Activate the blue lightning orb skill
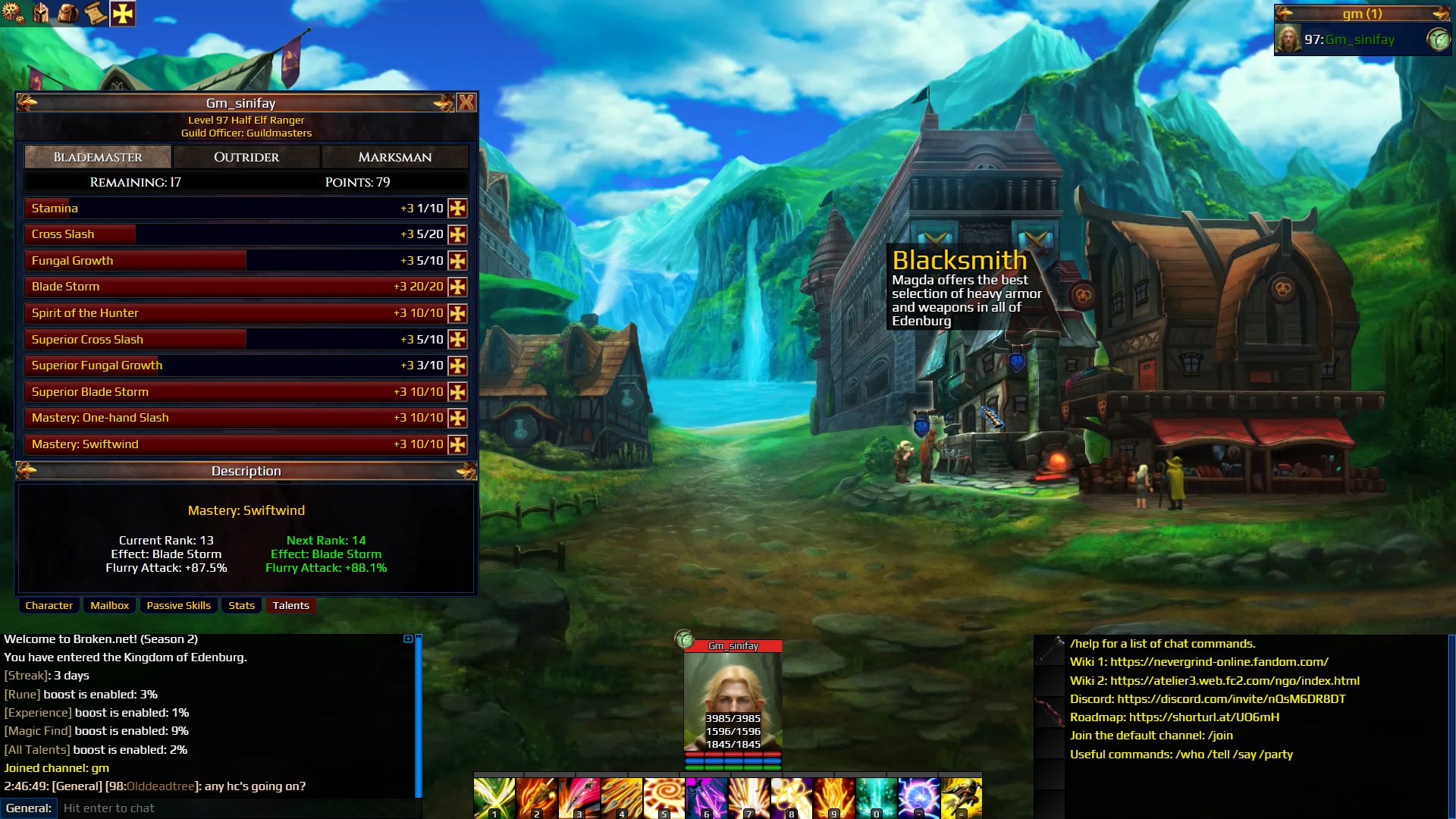The width and height of the screenshot is (1456, 819). (x=918, y=798)
